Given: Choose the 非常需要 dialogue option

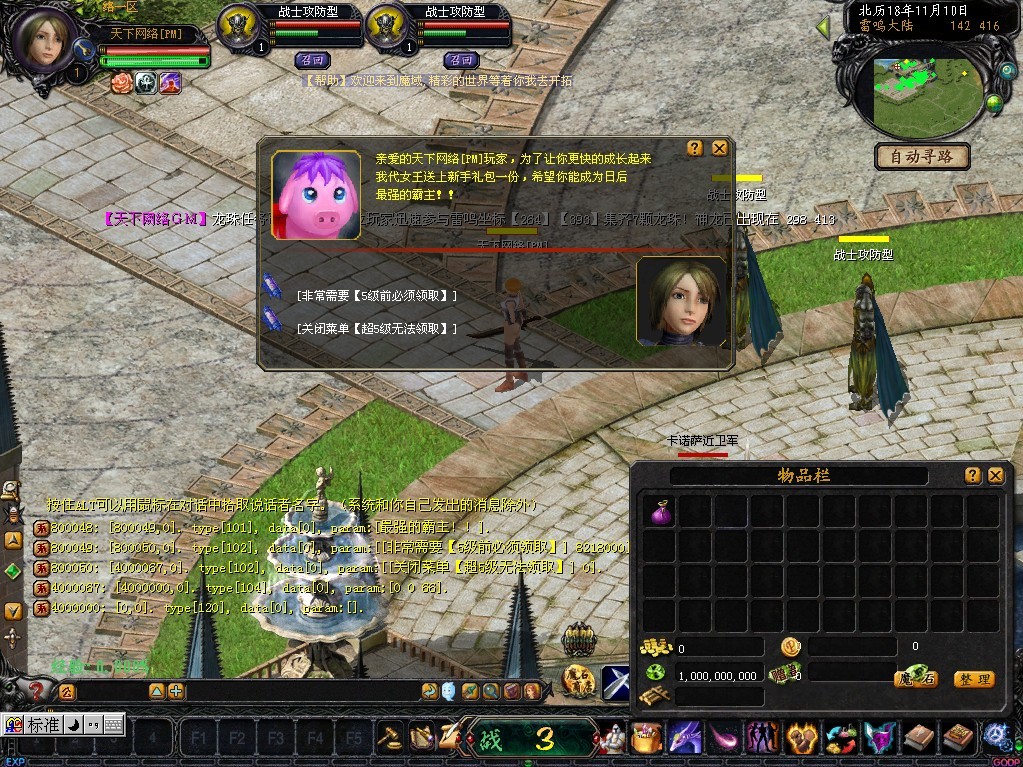Looking at the screenshot, I should [376, 296].
